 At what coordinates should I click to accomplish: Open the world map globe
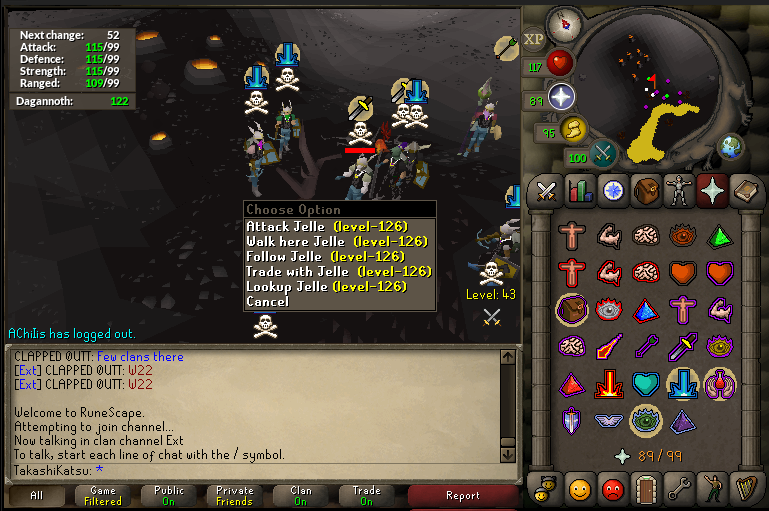tap(730, 146)
